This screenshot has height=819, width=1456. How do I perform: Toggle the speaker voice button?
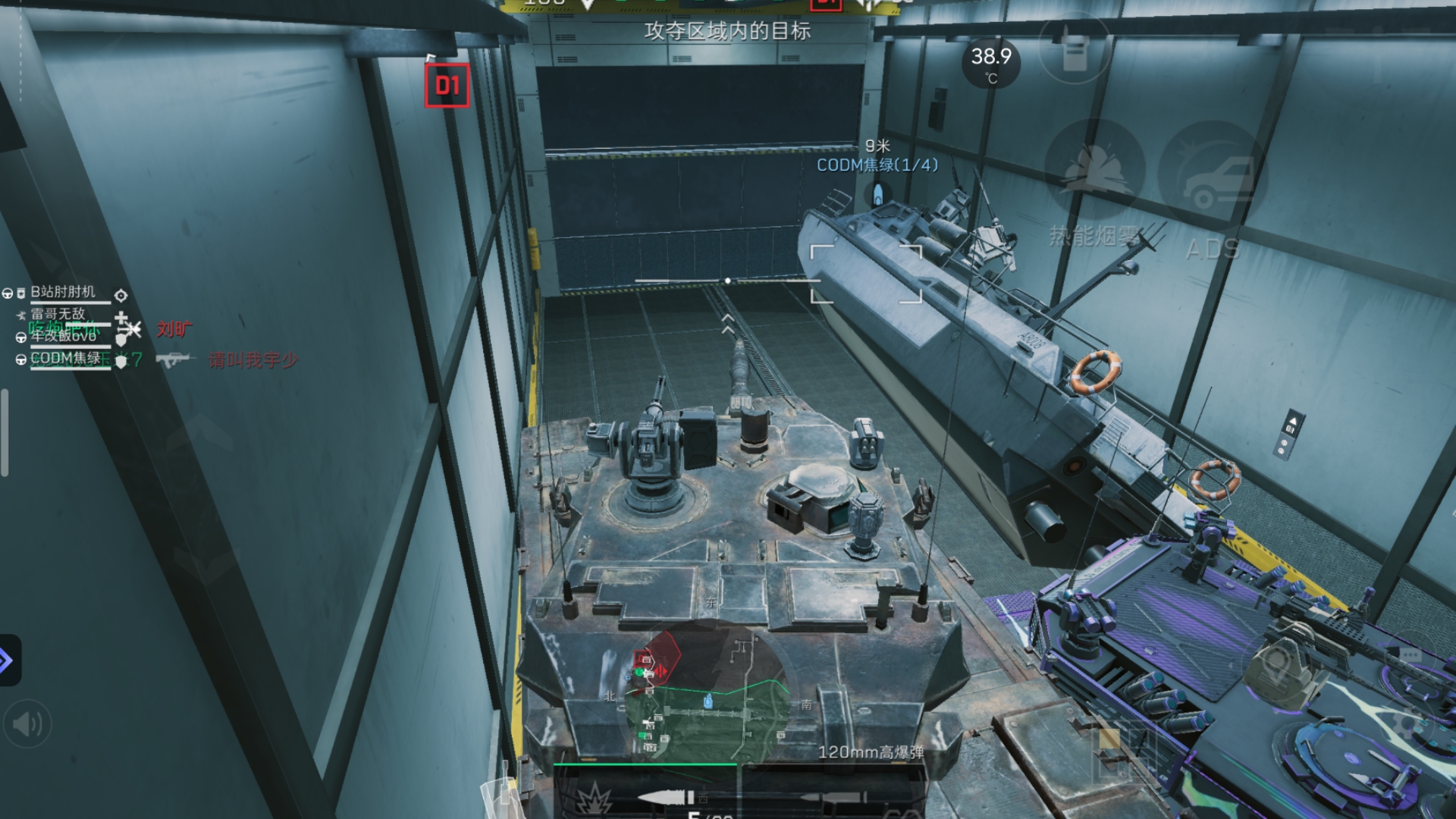tap(27, 724)
